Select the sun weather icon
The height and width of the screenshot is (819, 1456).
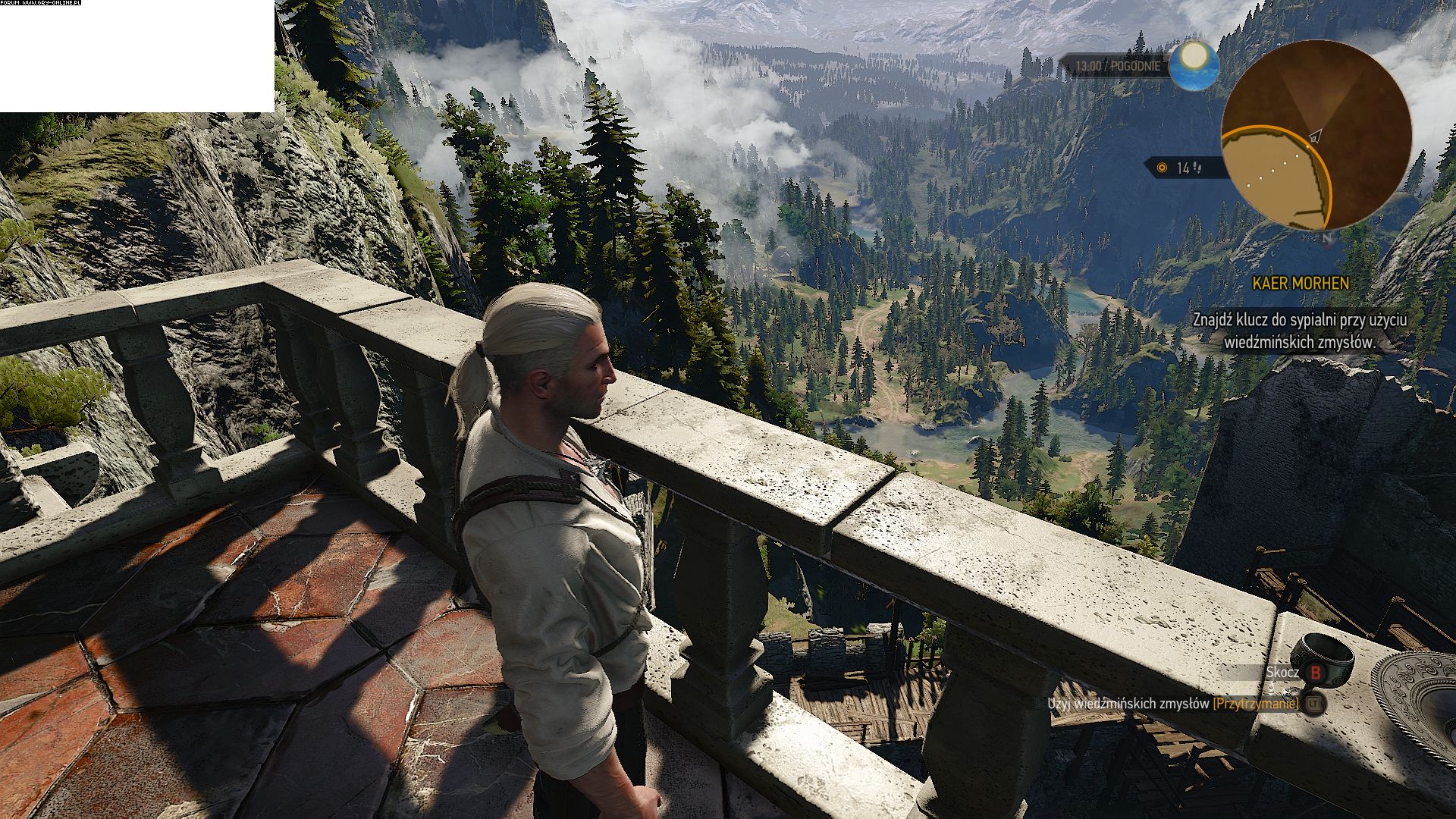[1194, 65]
